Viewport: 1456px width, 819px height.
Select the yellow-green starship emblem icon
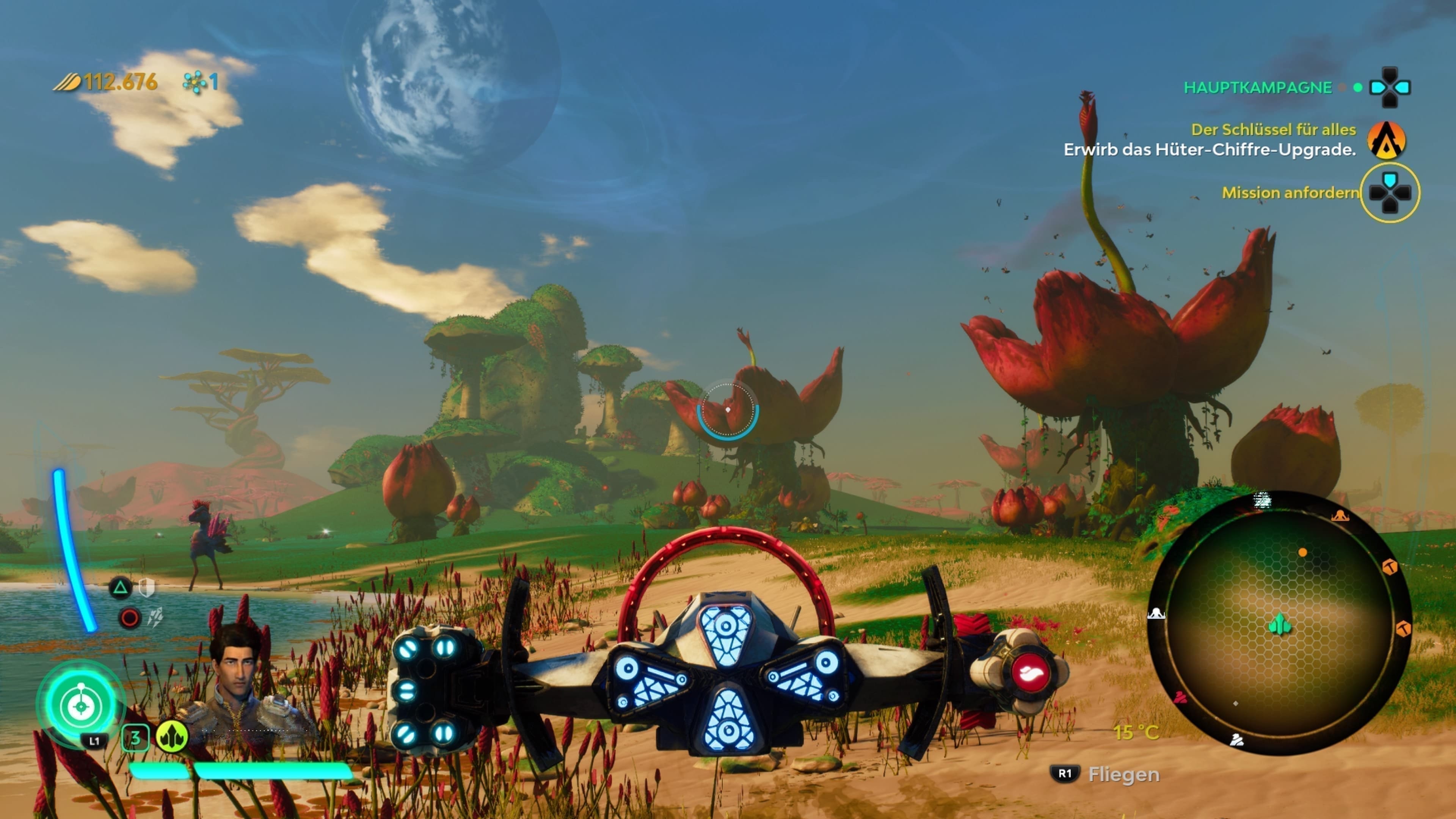pos(172,736)
